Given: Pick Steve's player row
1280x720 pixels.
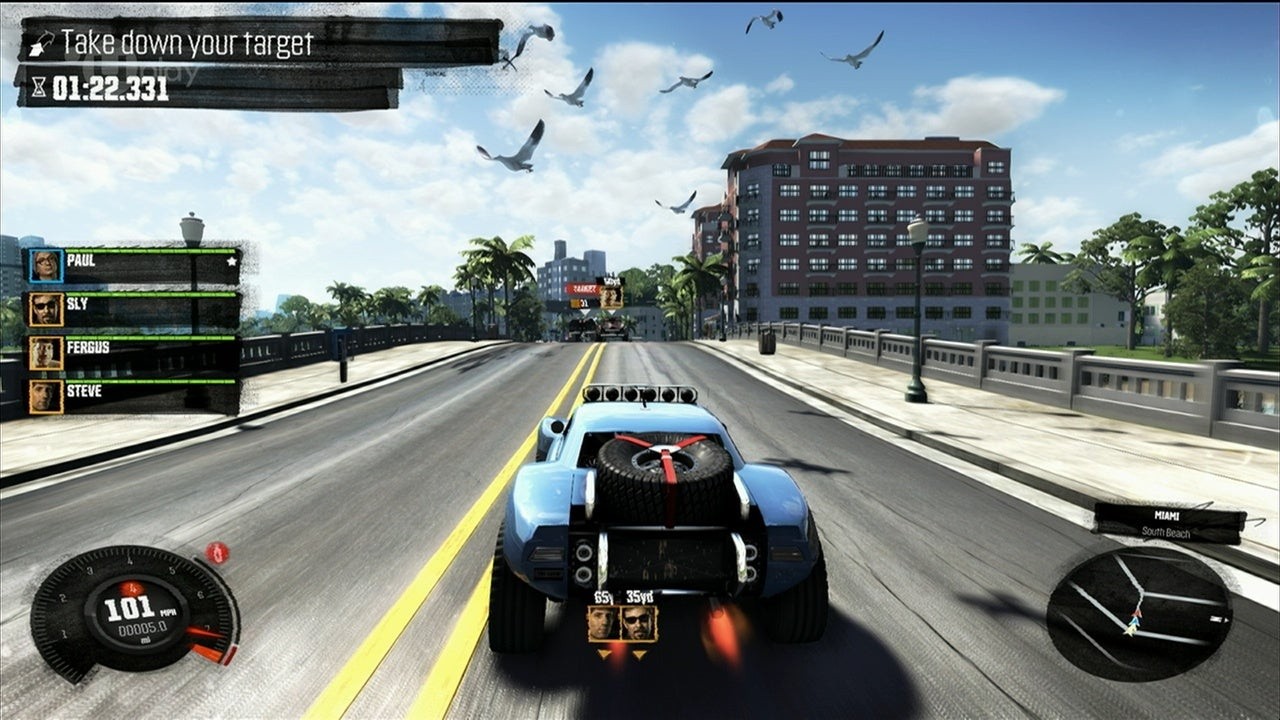Looking at the screenshot, I should (x=133, y=396).
